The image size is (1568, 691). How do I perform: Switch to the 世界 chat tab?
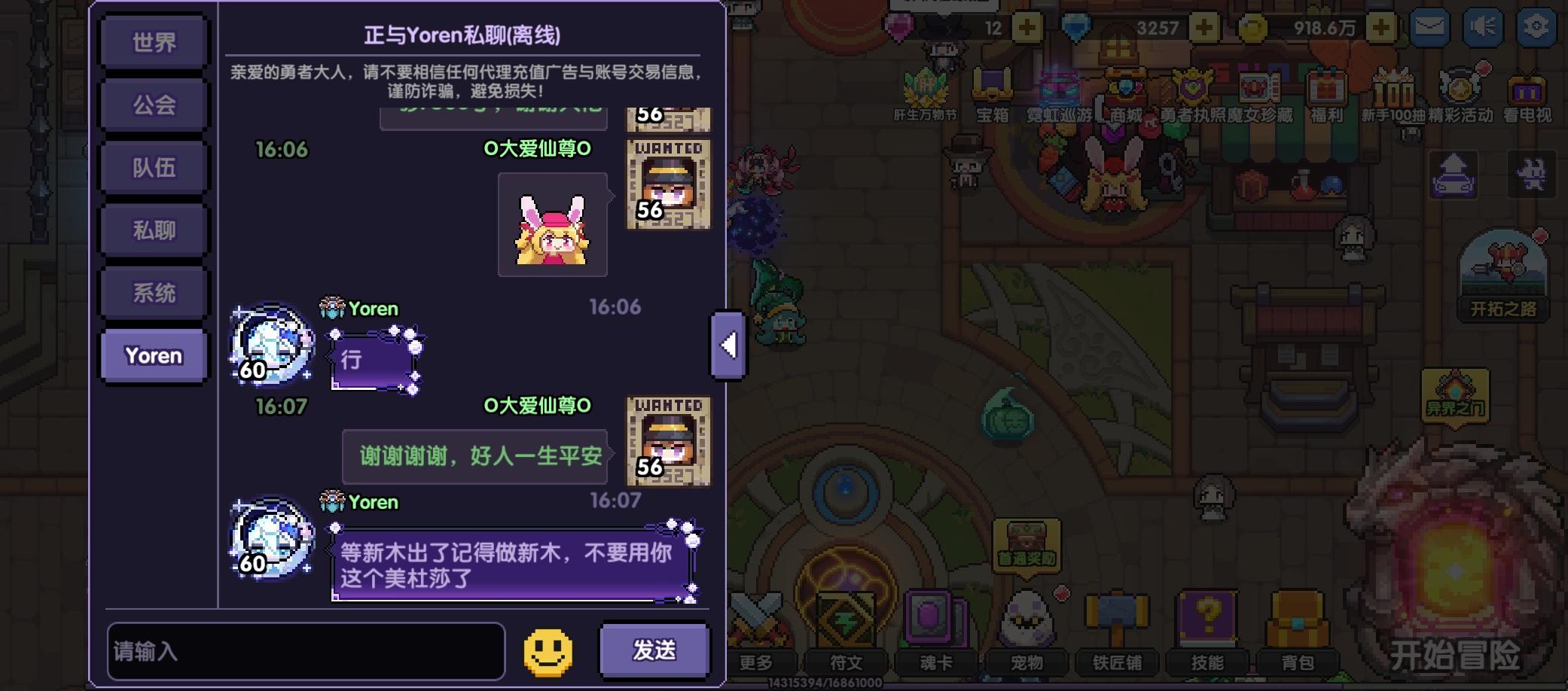coord(153,42)
